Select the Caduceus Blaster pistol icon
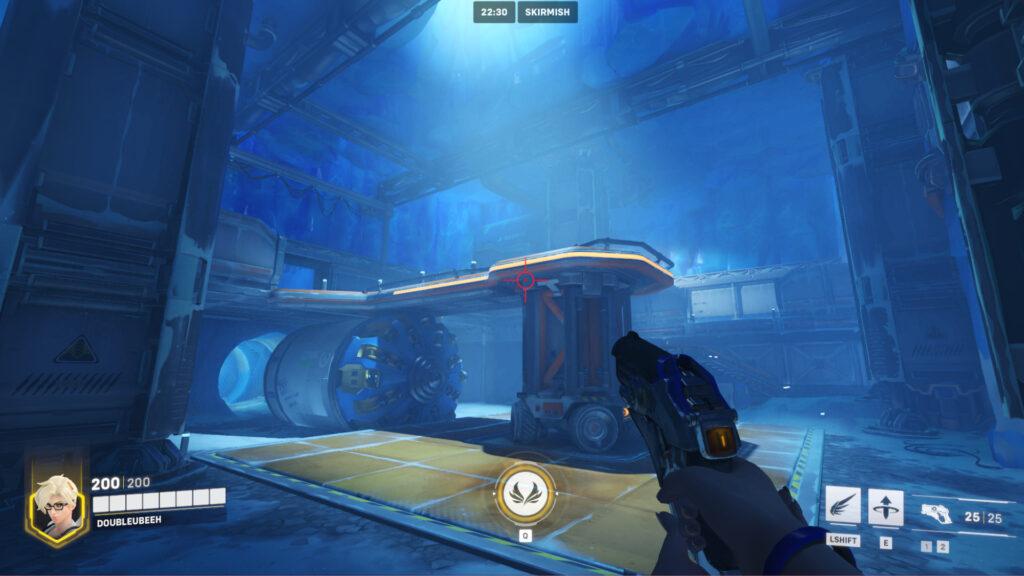Image resolution: width=1024 pixels, height=576 pixels. coord(935,515)
